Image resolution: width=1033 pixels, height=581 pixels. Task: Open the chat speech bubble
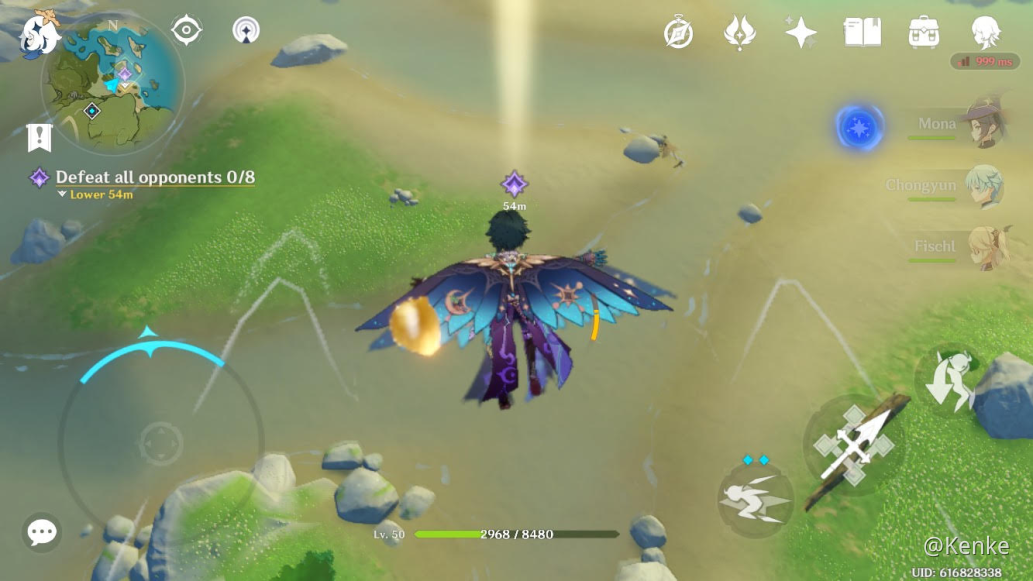tap(42, 532)
